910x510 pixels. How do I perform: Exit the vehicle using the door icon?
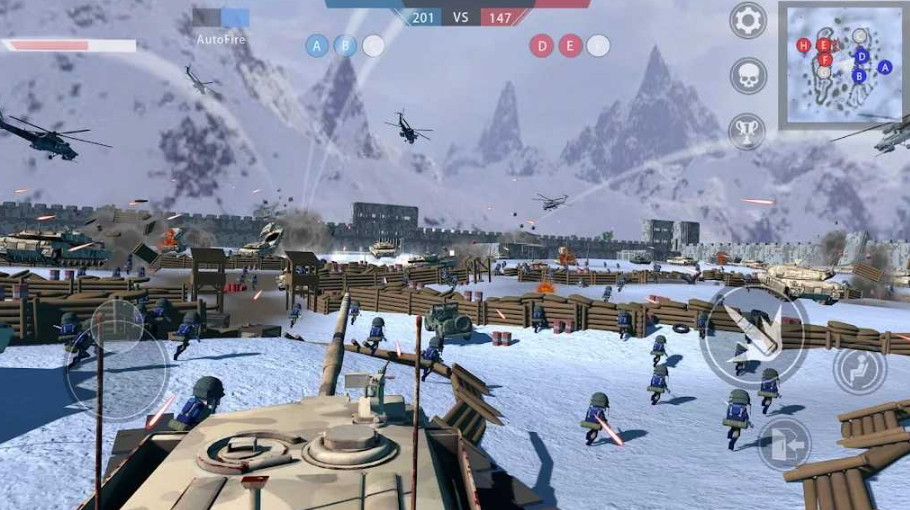click(x=783, y=444)
